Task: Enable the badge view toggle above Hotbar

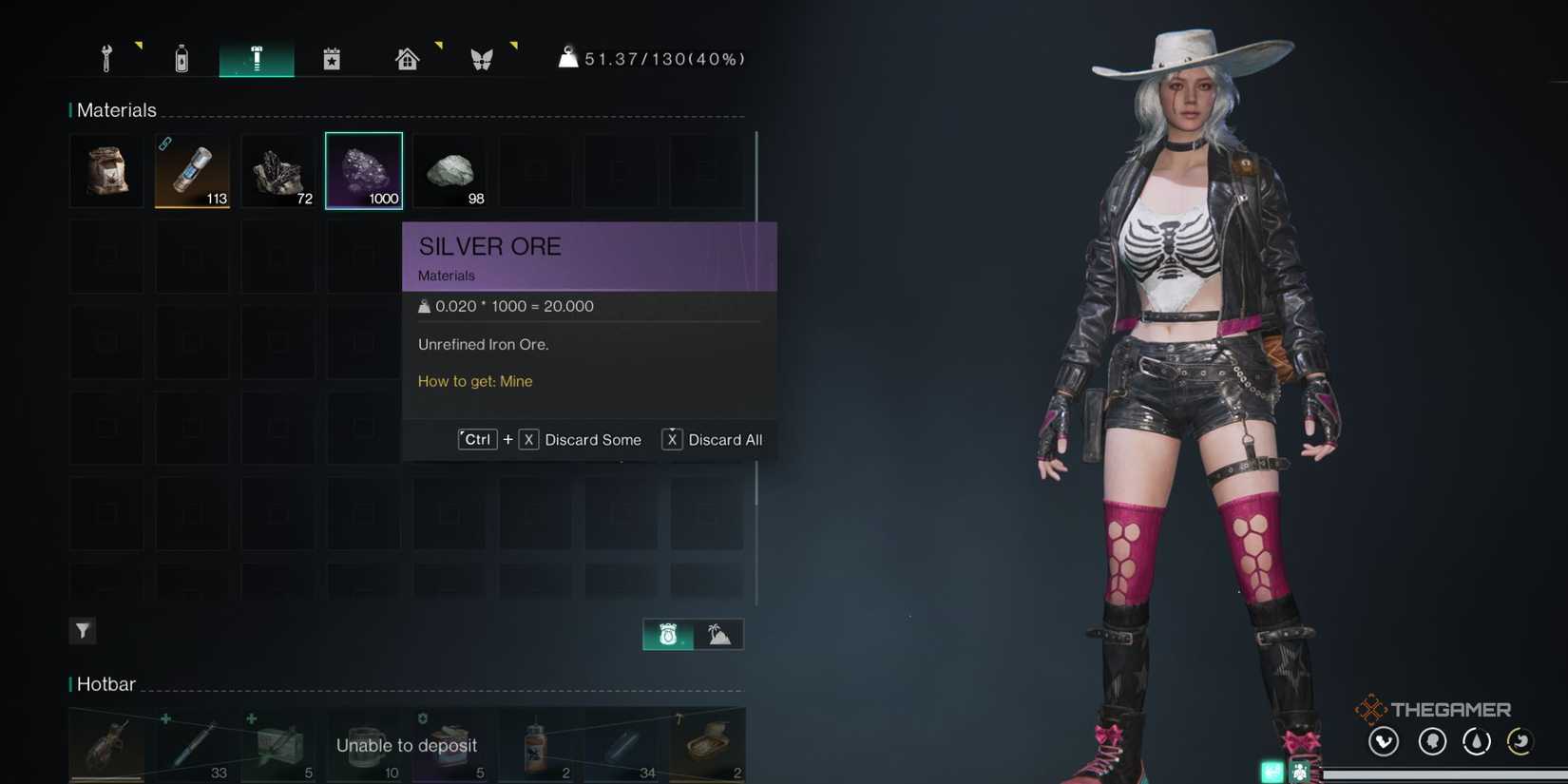Action: 666,634
